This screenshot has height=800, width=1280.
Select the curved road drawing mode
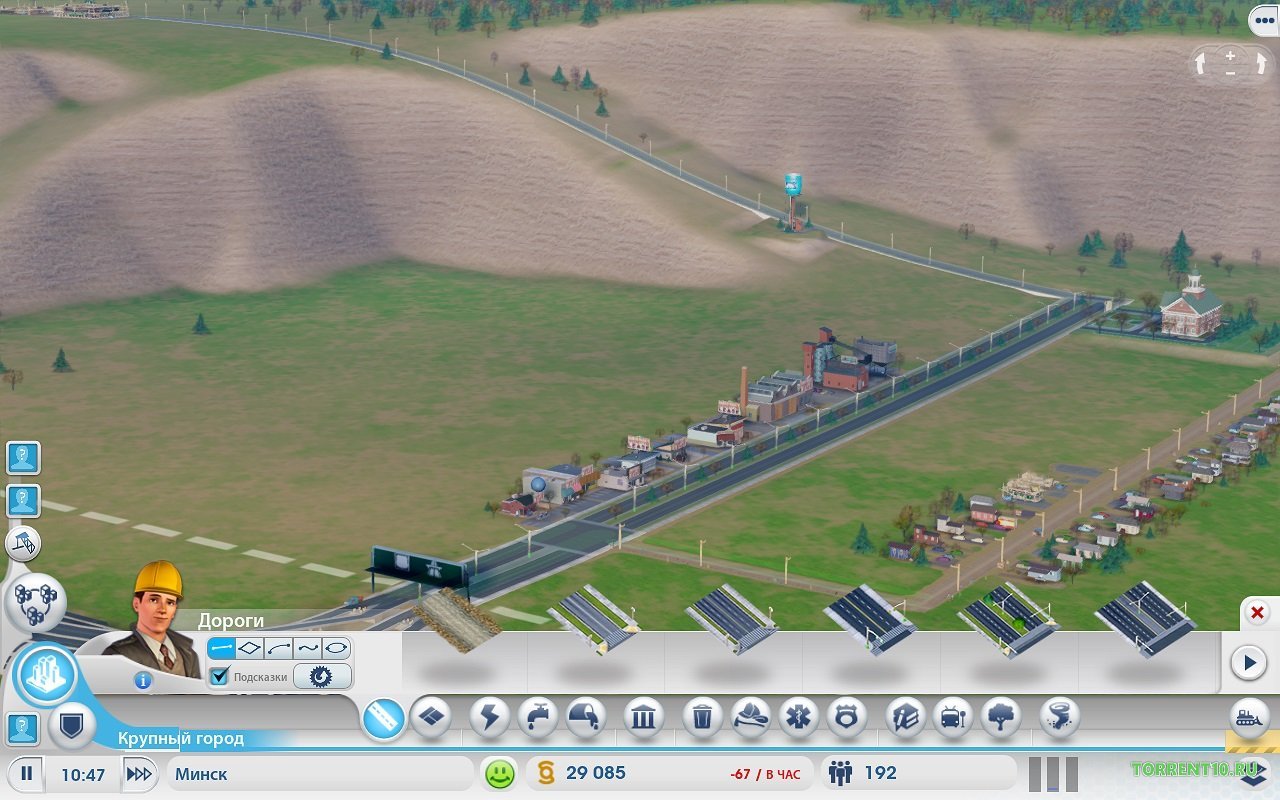pos(278,649)
